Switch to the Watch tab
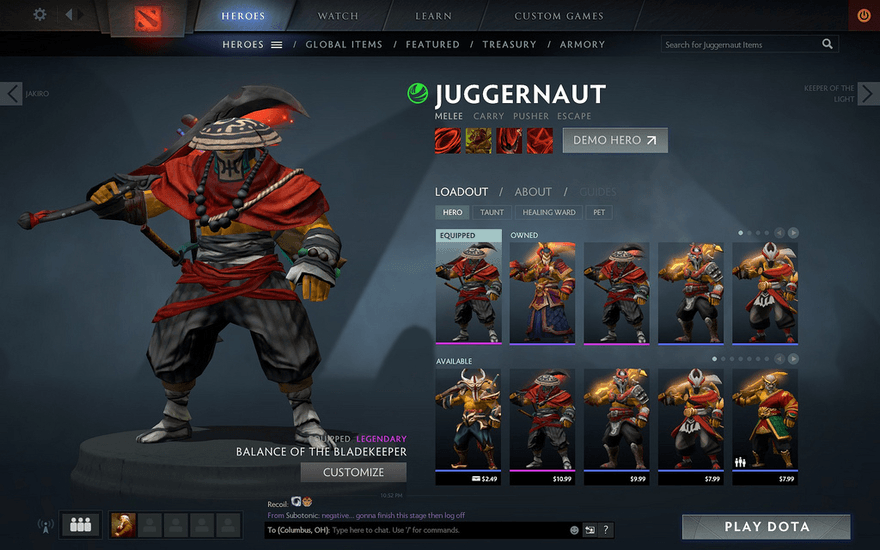Image resolution: width=880 pixels, height=550 pixels. coord(338,16)
